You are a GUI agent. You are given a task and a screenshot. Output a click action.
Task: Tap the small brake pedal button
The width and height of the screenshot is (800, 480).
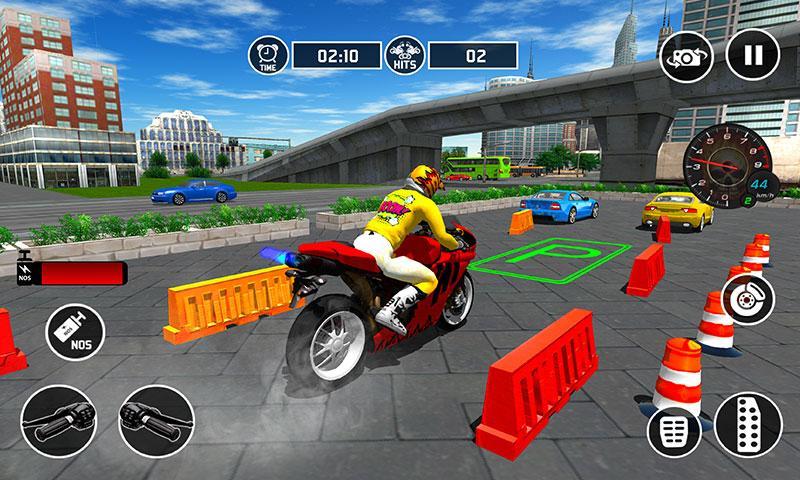pyautogui.click(x=673, y=431)
